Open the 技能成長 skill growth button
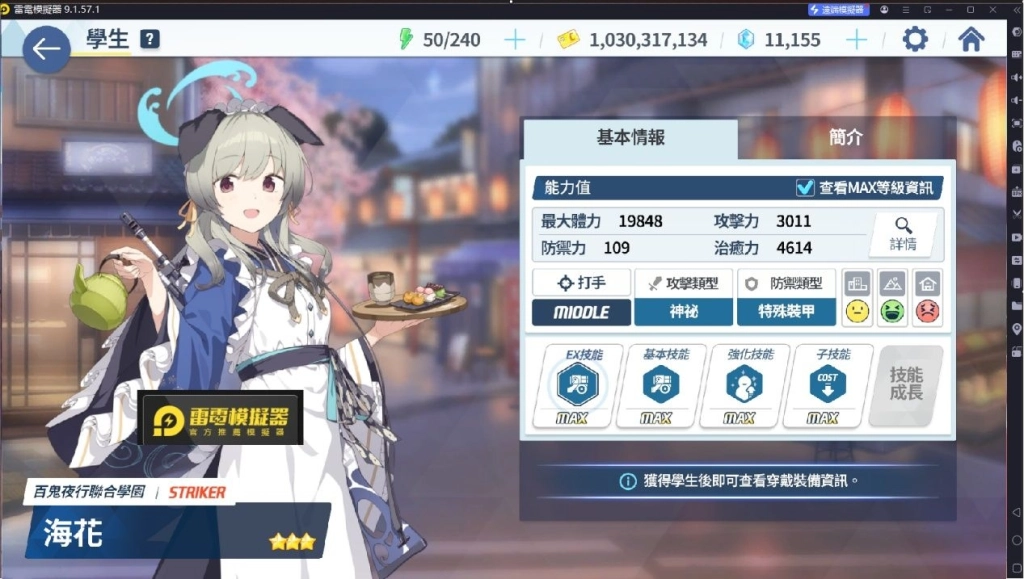 [906, 384]
